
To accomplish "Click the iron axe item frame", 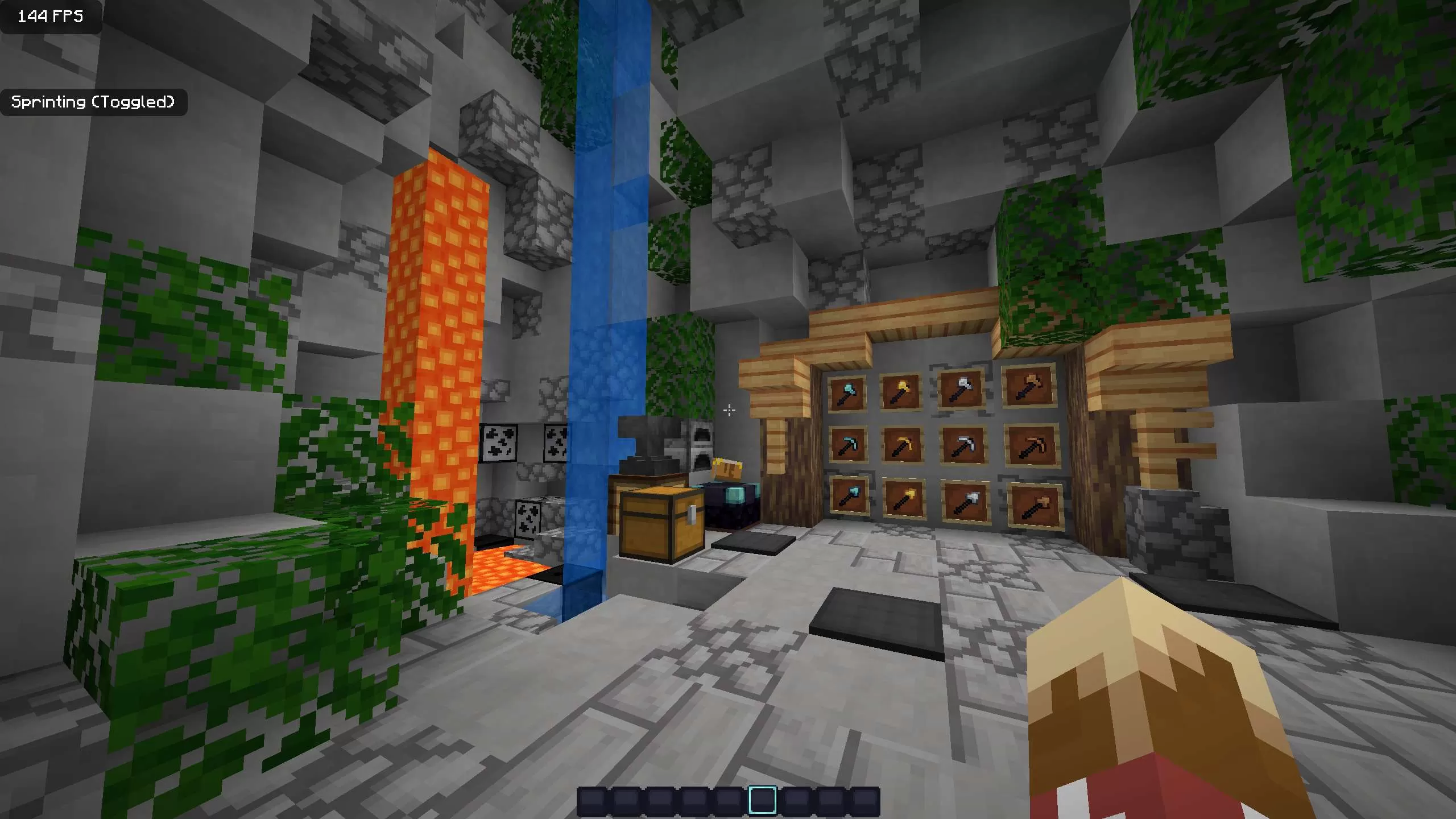I will click(x=961, y=389).
